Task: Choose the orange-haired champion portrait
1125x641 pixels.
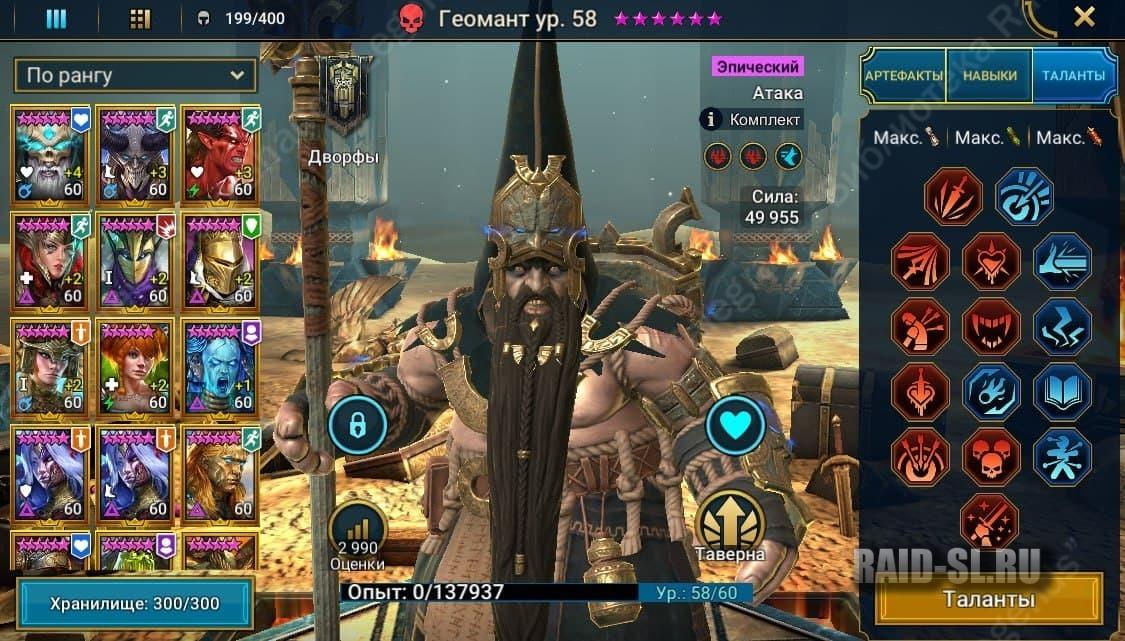Action: click(x=136, y=366)
